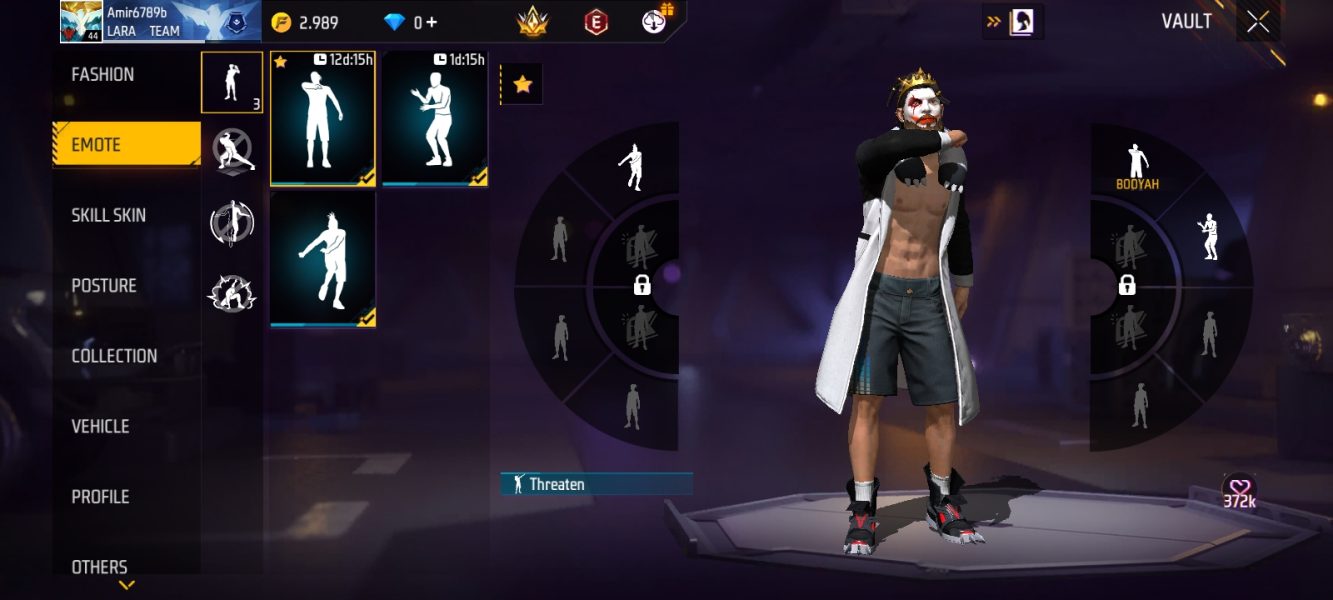Click the diamond currency plus button
This screenshot has width=1333, height=600.
432,22
